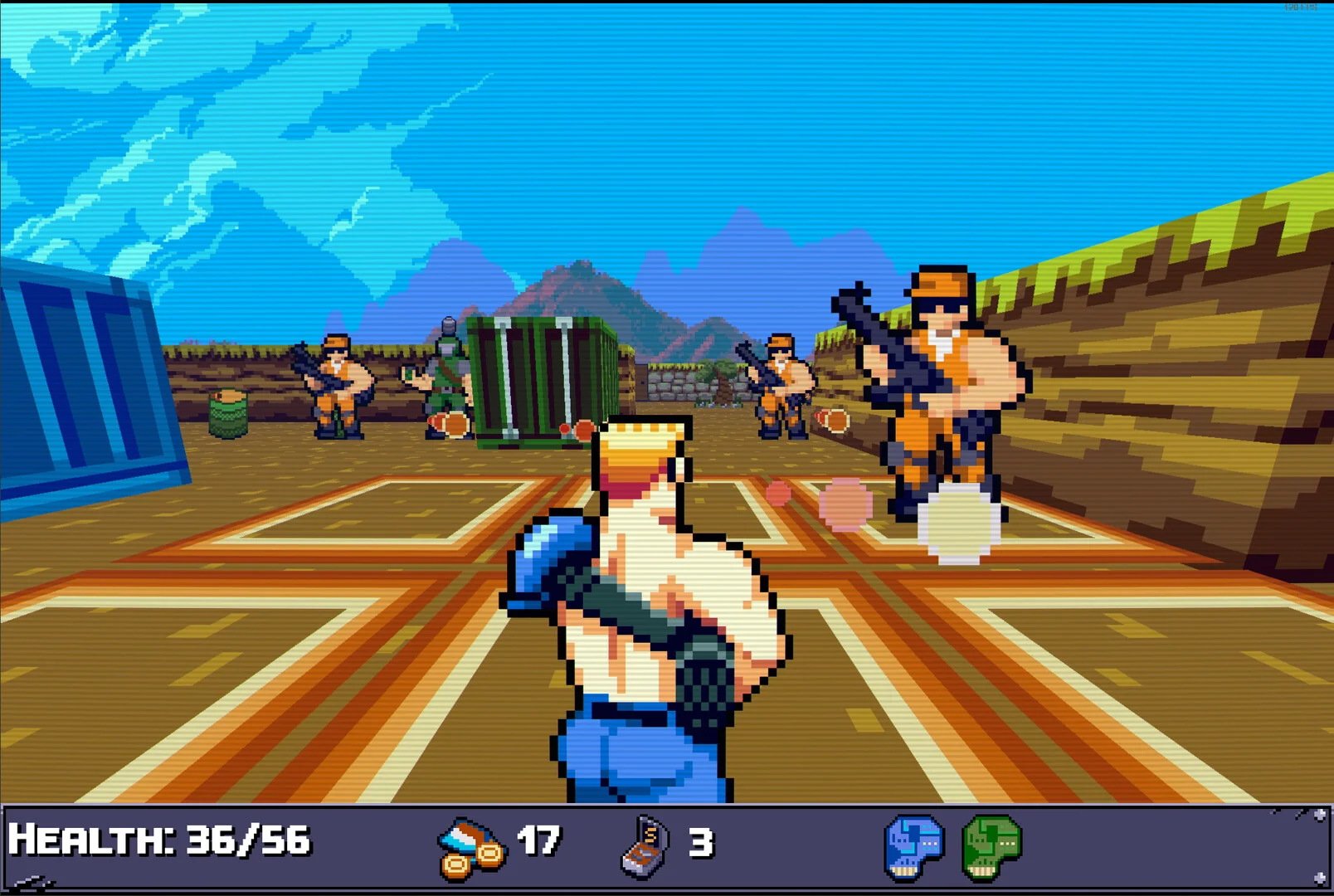Viewport: 1334px width, 896px height.
Task: Click the coins and cash money icon
Action: click(470, 847)
